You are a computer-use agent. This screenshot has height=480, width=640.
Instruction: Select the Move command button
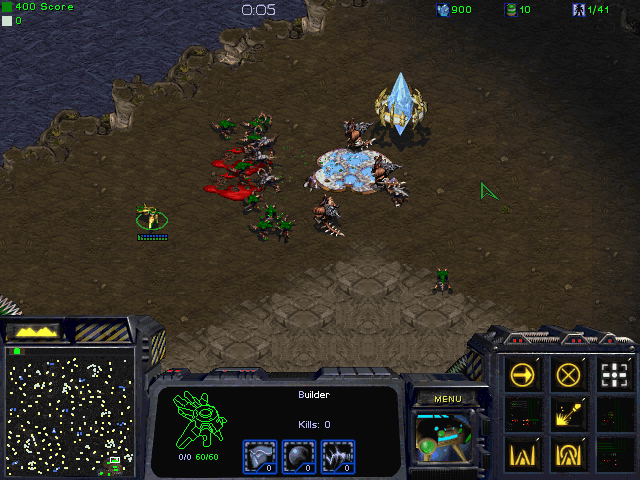[523, 375]
